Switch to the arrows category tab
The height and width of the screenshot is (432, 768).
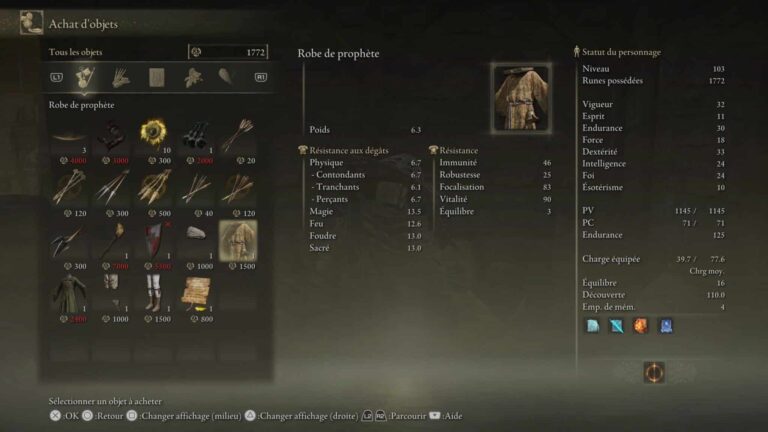coord(121,77)
